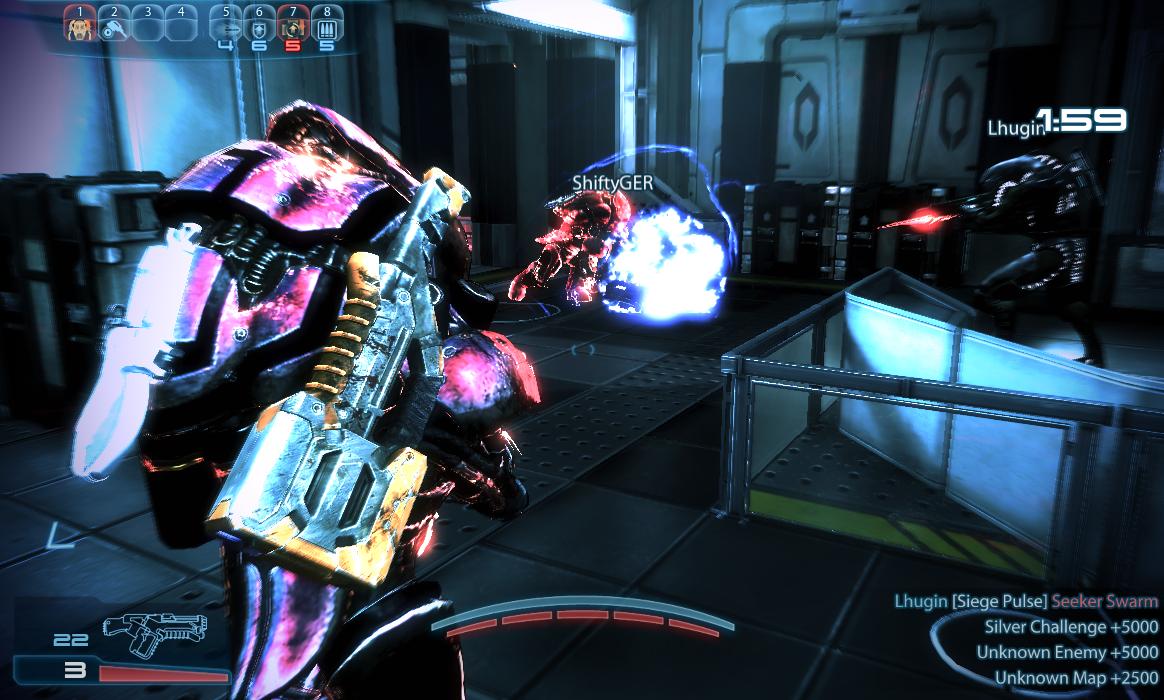Fire the missile launcher consumable in slot 5
Viewport: 1164px width, 700px height.
tap(226, 28)
